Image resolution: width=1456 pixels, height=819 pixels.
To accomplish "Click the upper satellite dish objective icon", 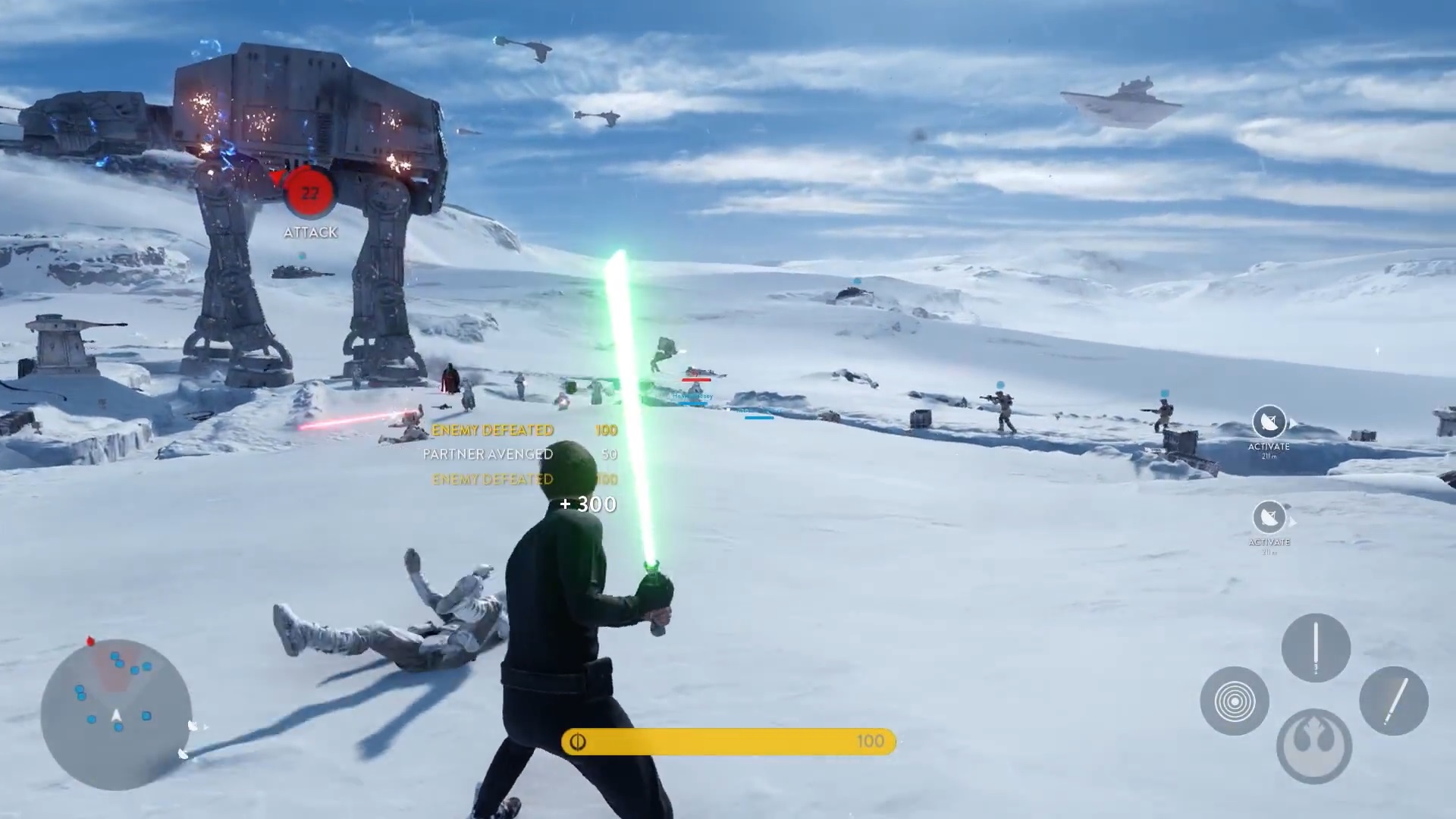I will 1269,422.
